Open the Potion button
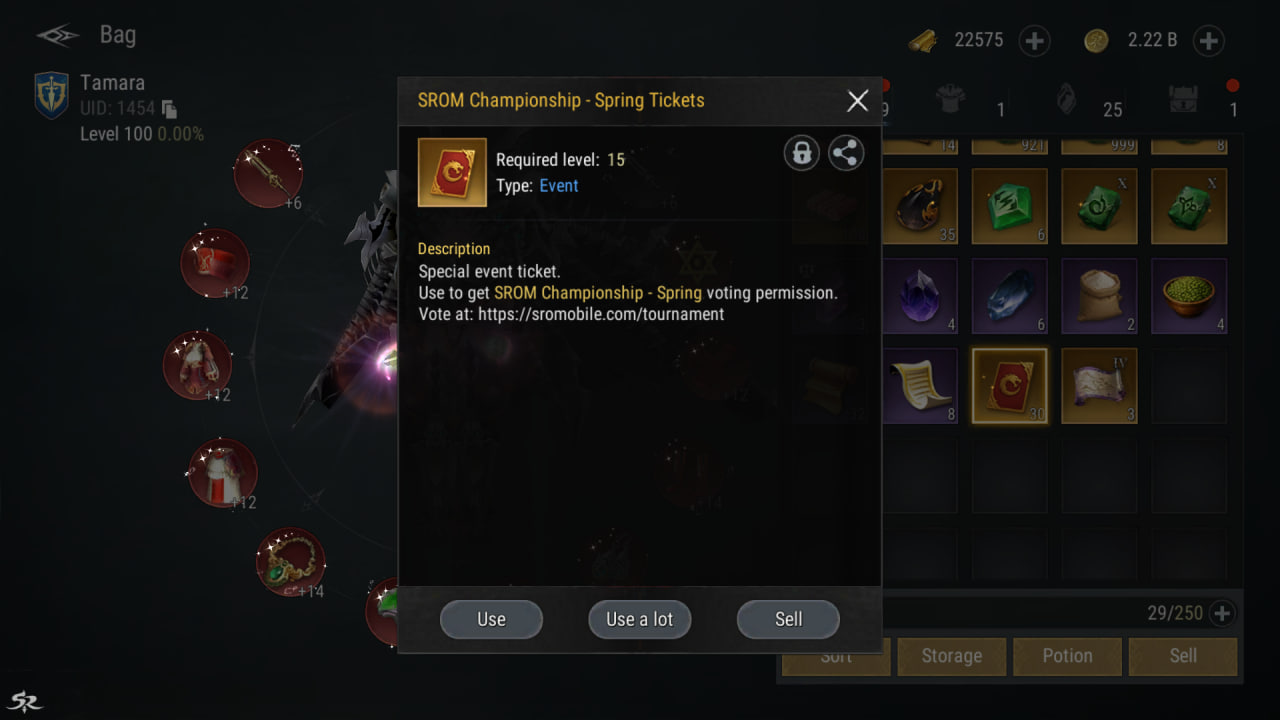Image resolution: width=1280 pixels, height=720 pixels. 1067,656
